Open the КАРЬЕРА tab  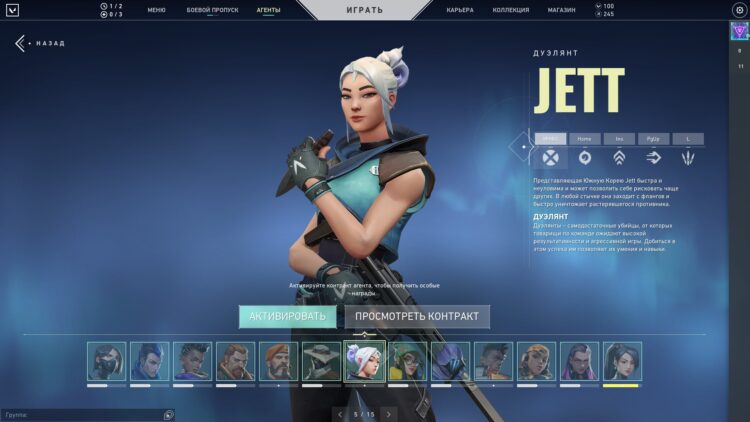click(460, 10)
